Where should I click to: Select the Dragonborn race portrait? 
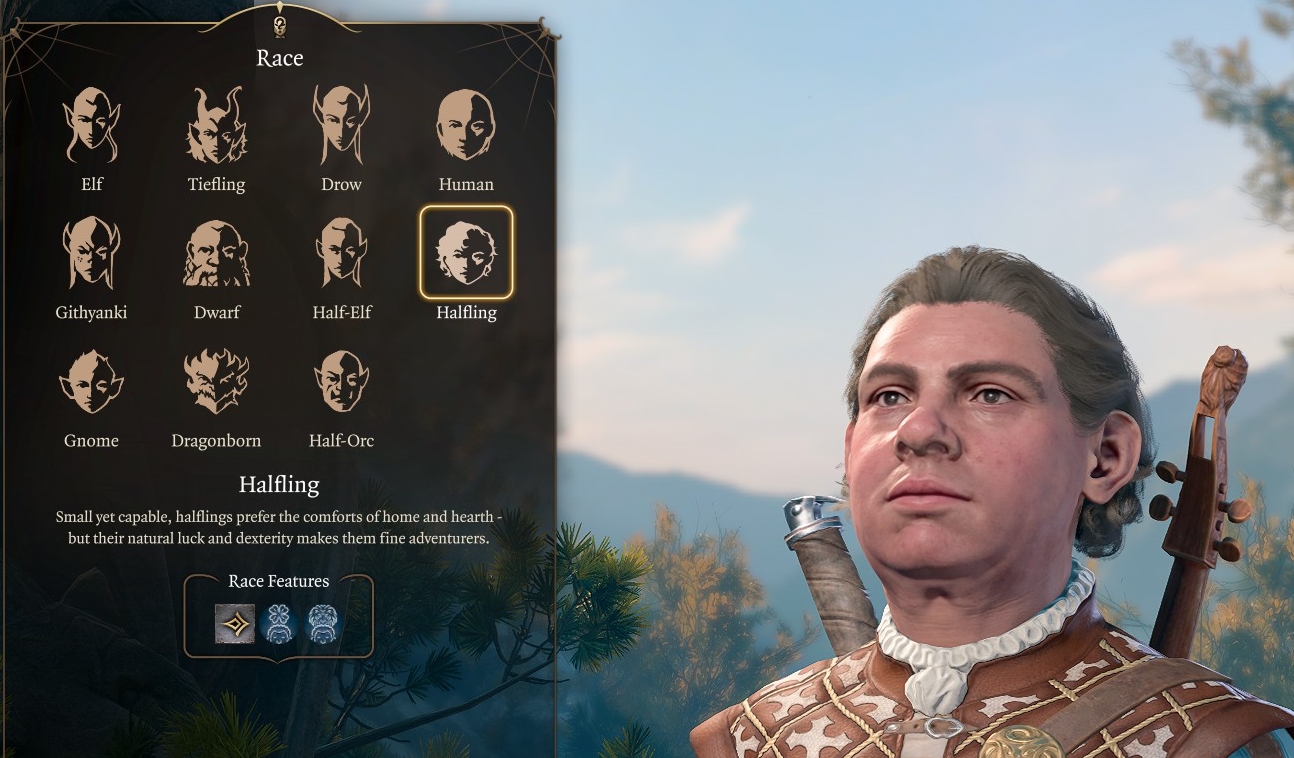tap(215, 379)
